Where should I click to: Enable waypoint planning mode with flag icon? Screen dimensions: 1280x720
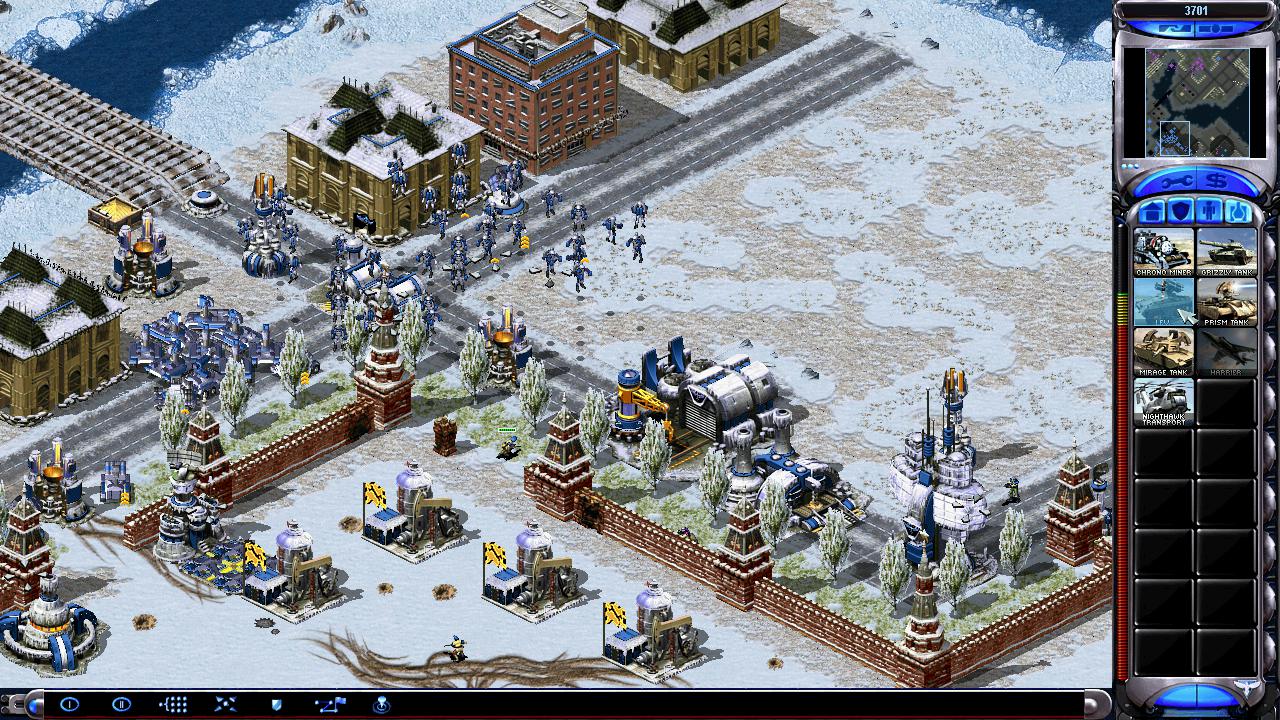(329, 704)
